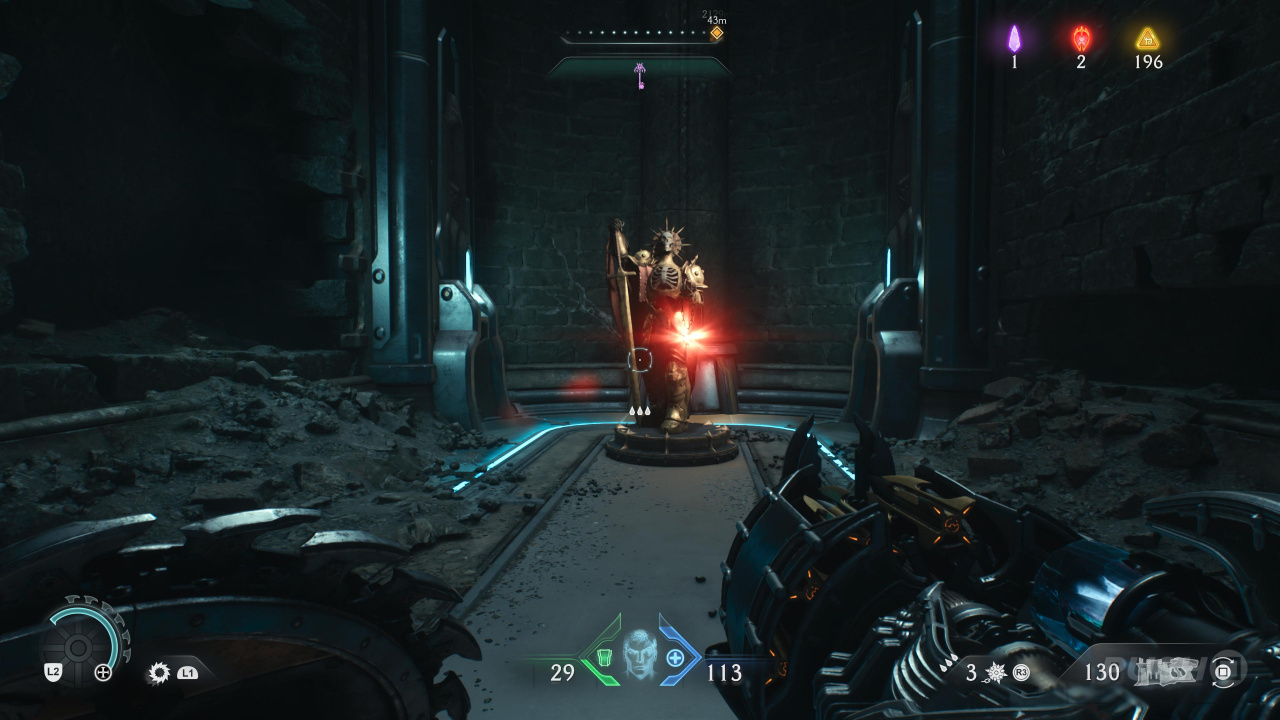This screenshot has height=720, width=1280.
Task: Click the orange diamond objective marker
Action: [x=716, y=33]
